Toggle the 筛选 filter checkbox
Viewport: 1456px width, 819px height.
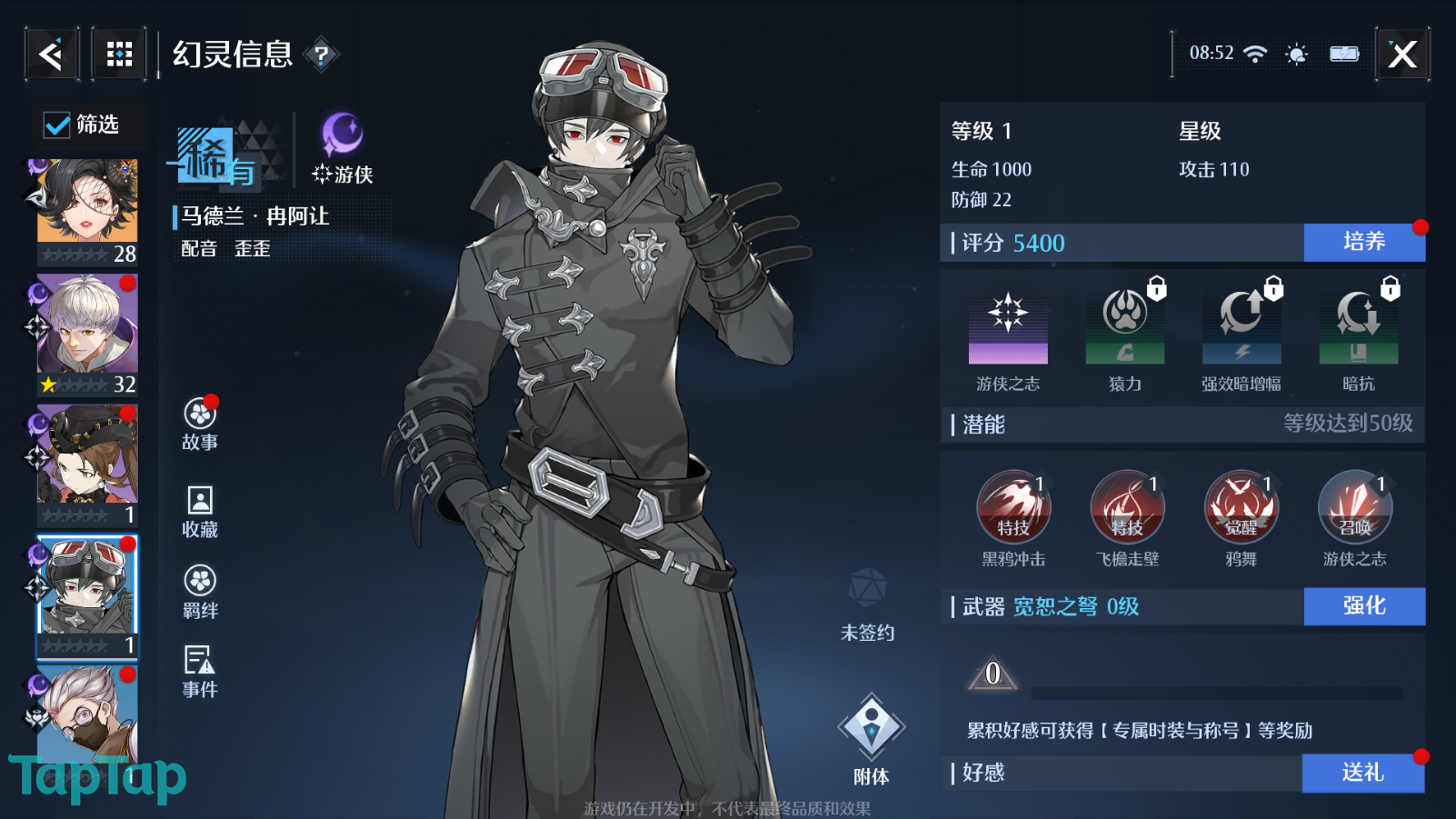pyautogui.click(x=57, y=125)
